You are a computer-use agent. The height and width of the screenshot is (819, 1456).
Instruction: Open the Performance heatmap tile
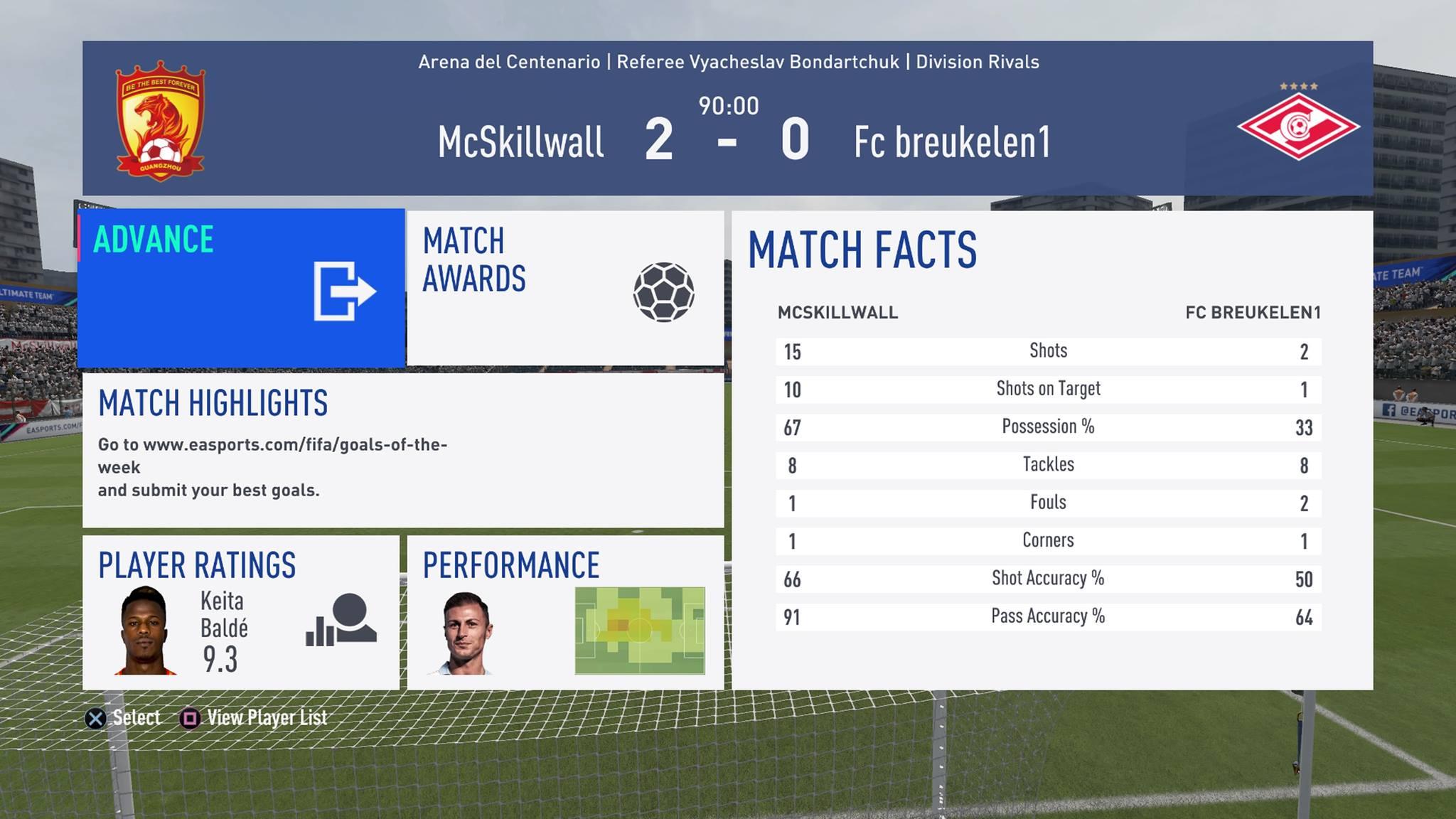[x=565, y=613]
